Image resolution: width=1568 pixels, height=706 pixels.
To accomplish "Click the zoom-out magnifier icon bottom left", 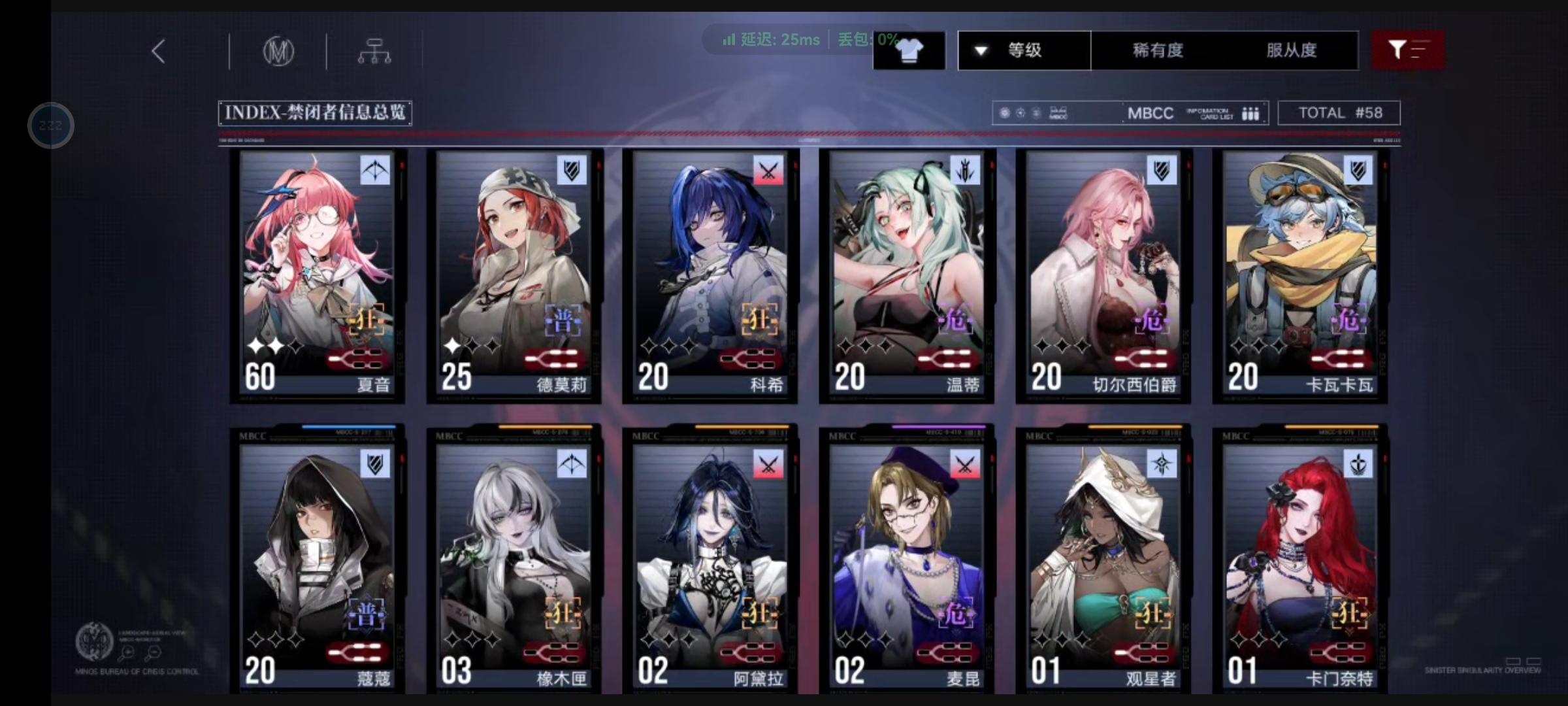I will tap(154, 652).
